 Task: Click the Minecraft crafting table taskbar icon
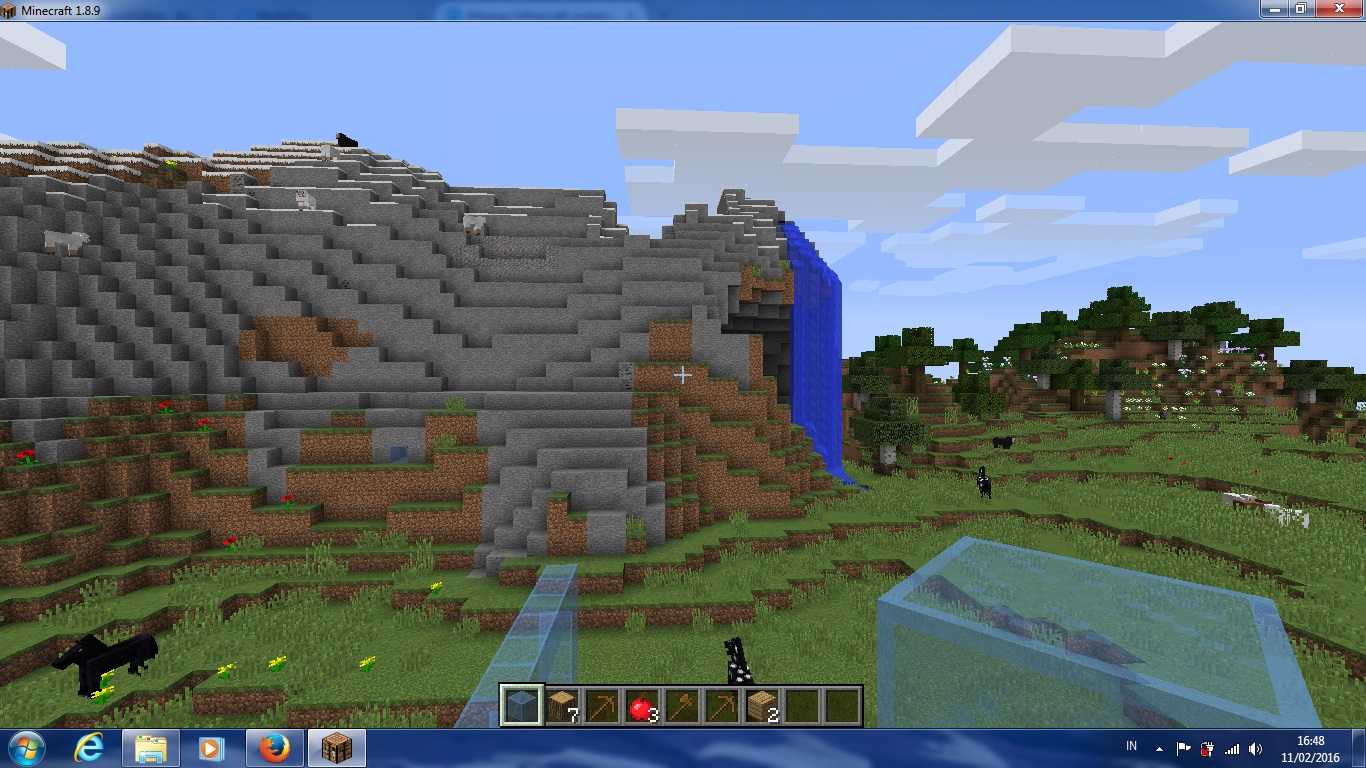336,747
